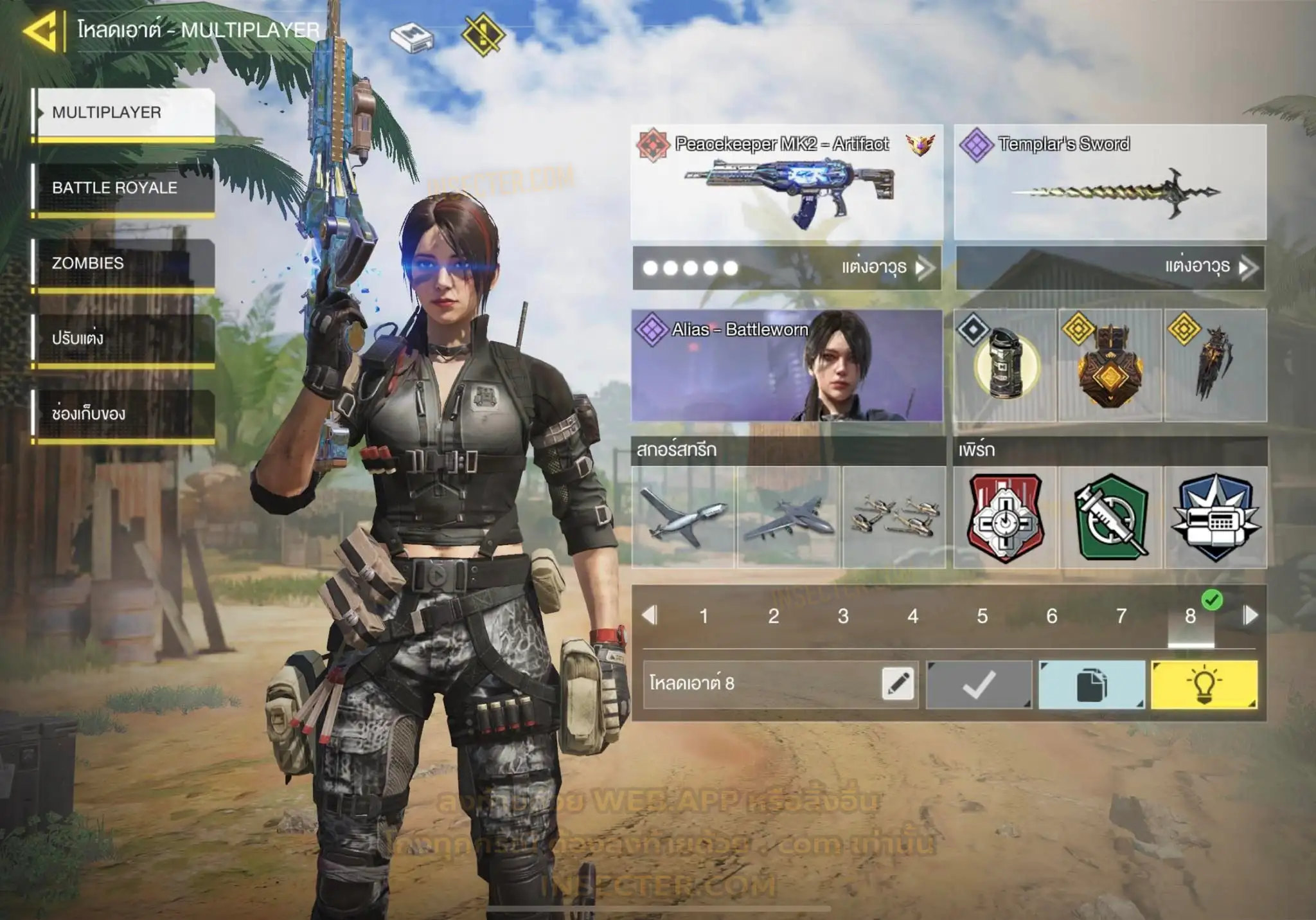Choose the Templar's Sword secondary weapon card

(1110, 183)
